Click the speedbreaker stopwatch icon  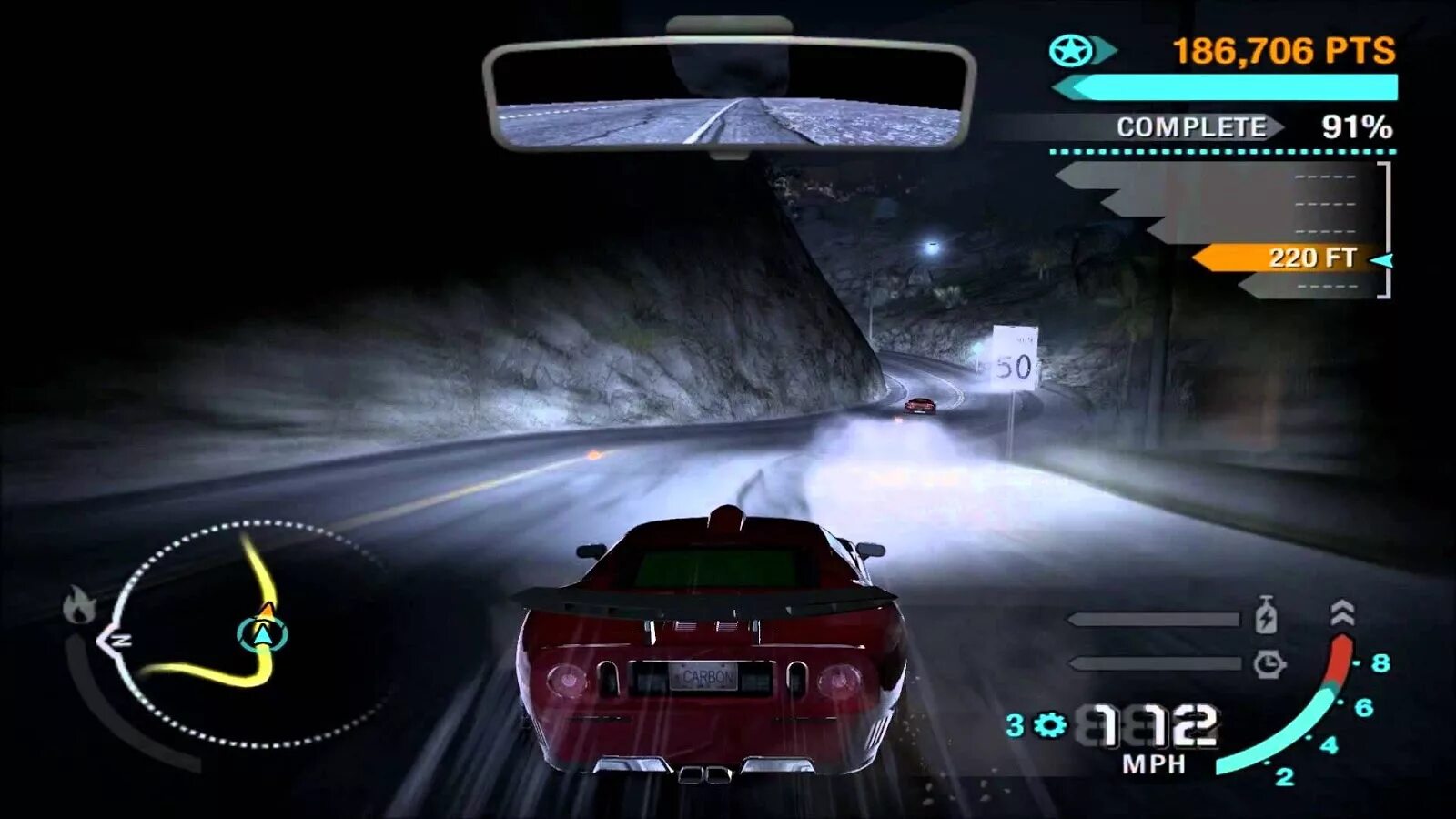pyautogui.click(x=1269, y=664)
